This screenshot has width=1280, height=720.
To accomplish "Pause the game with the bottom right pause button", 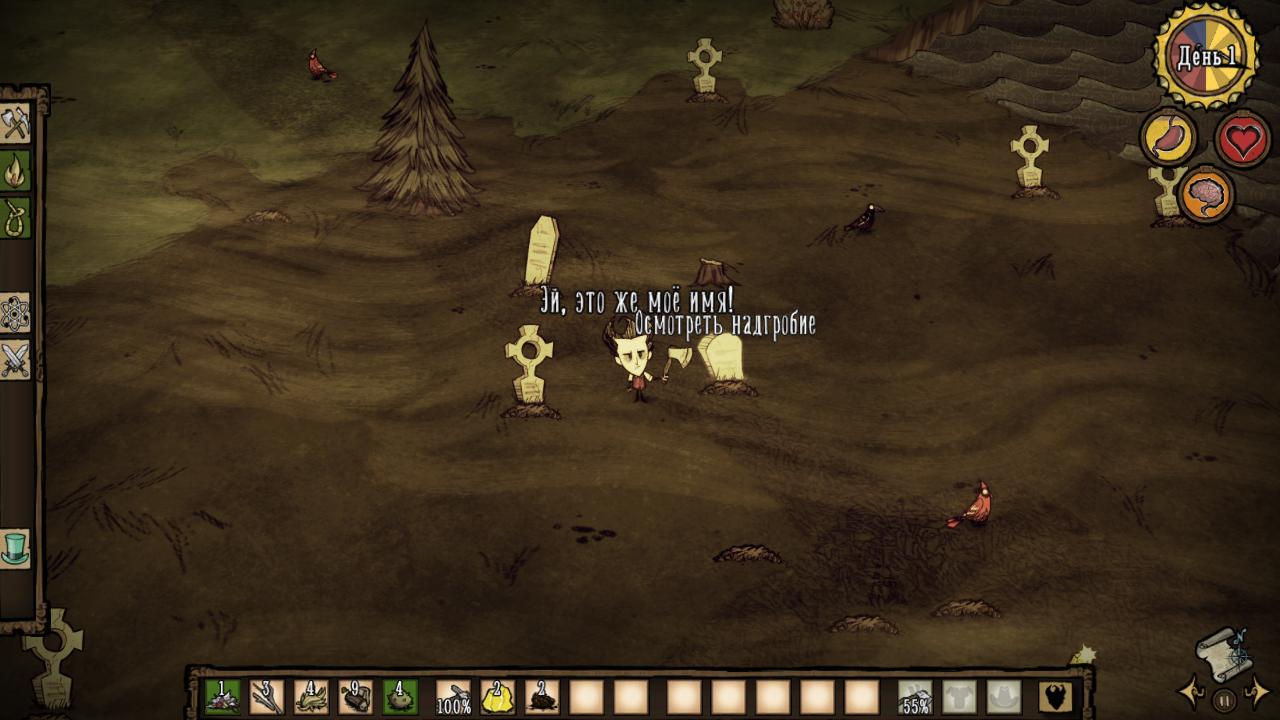I will tap(1225, 697).
